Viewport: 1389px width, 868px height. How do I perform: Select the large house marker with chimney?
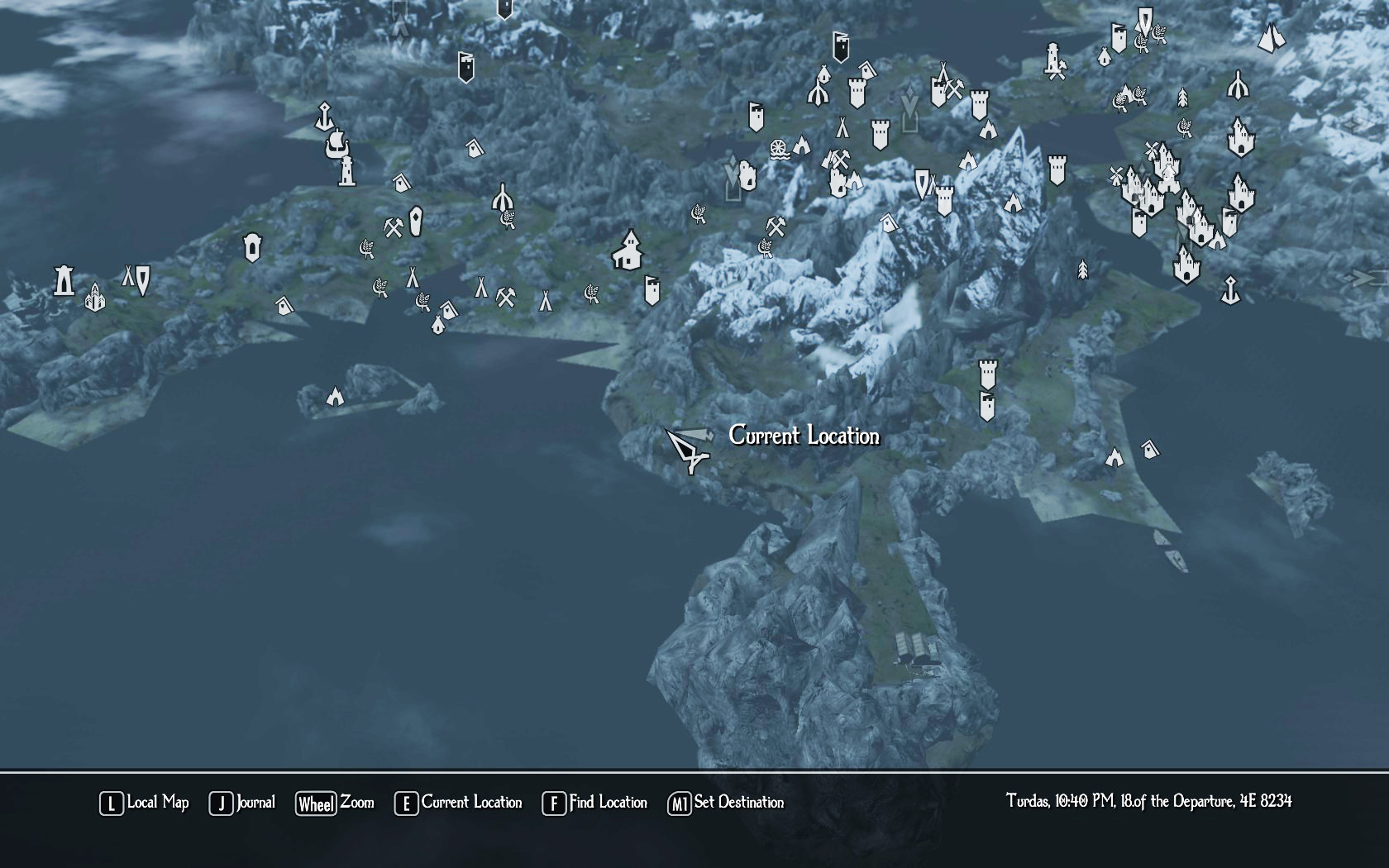click(x=628, y=250)
